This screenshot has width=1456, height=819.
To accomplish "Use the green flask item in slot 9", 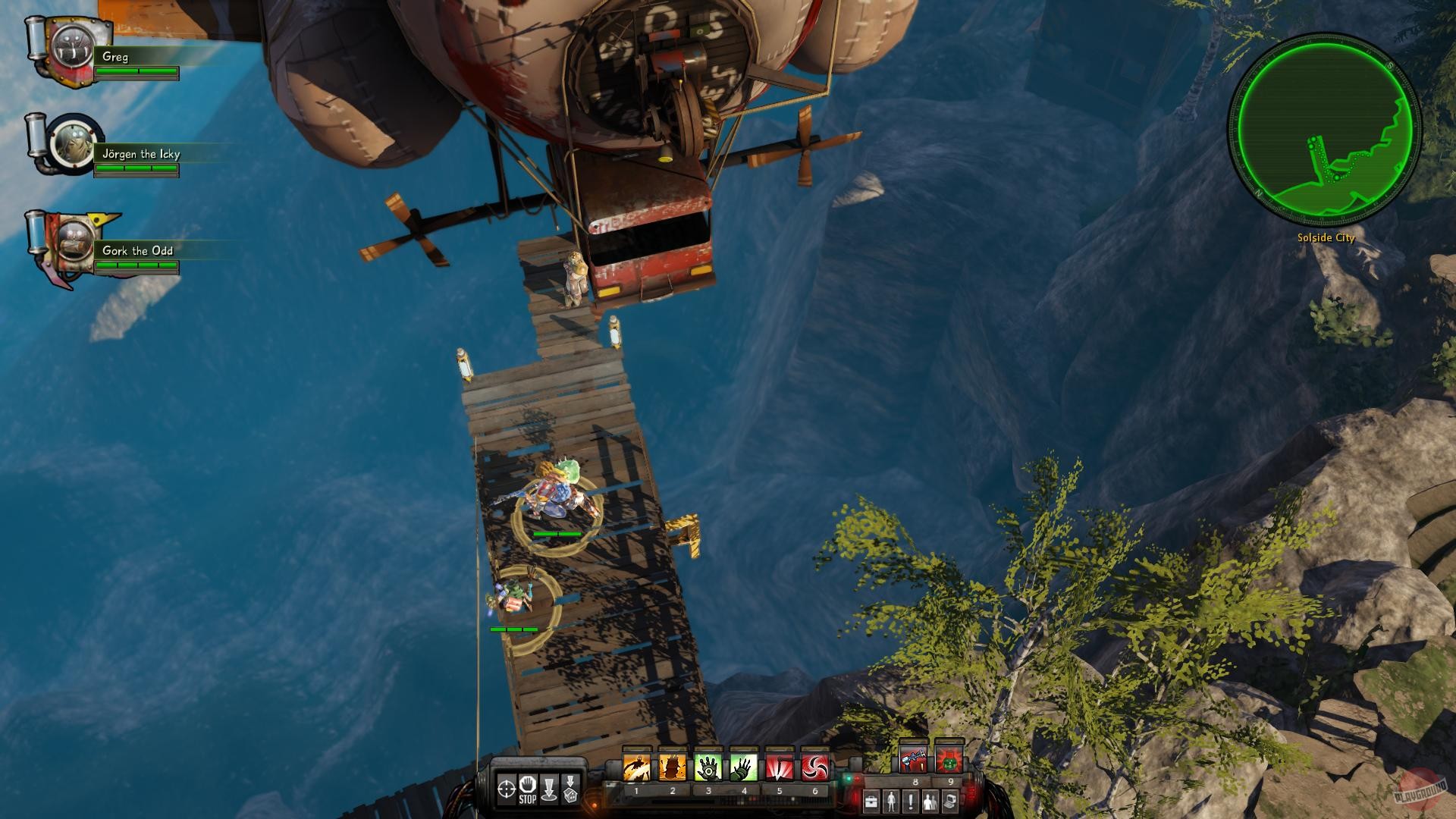I will (x=950, y=758).
